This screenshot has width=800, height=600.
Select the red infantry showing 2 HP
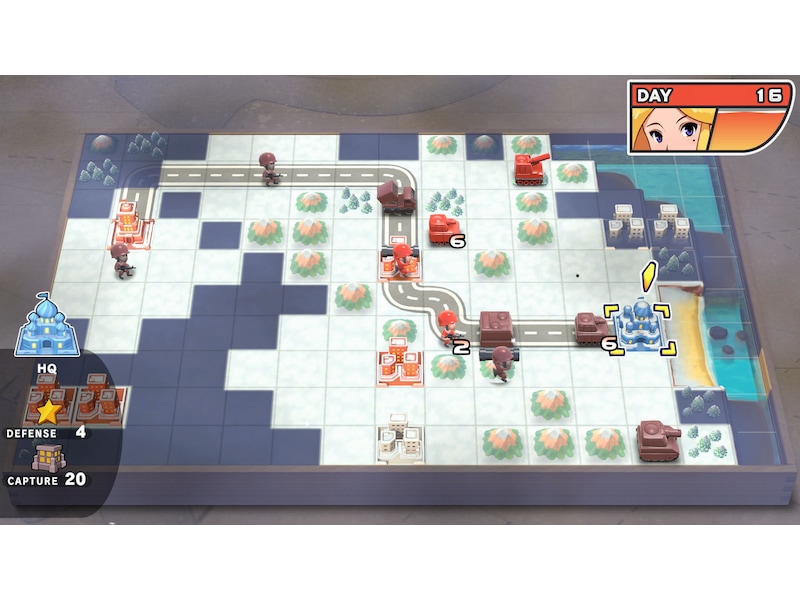click(x=447, y=327)
